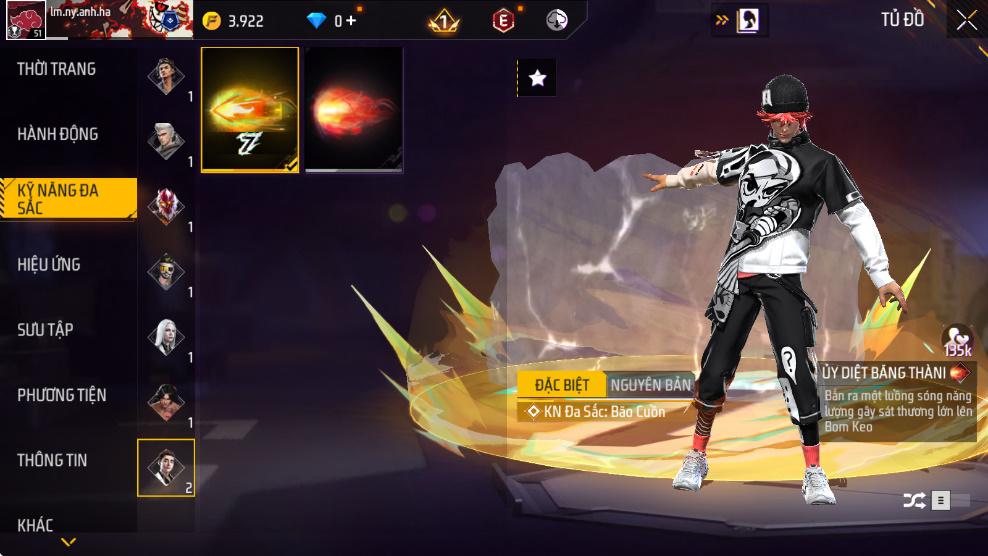The width and height of the screenshot is (988, 556).
Task: Close the vault screen with the X
Action: (966, 20)
